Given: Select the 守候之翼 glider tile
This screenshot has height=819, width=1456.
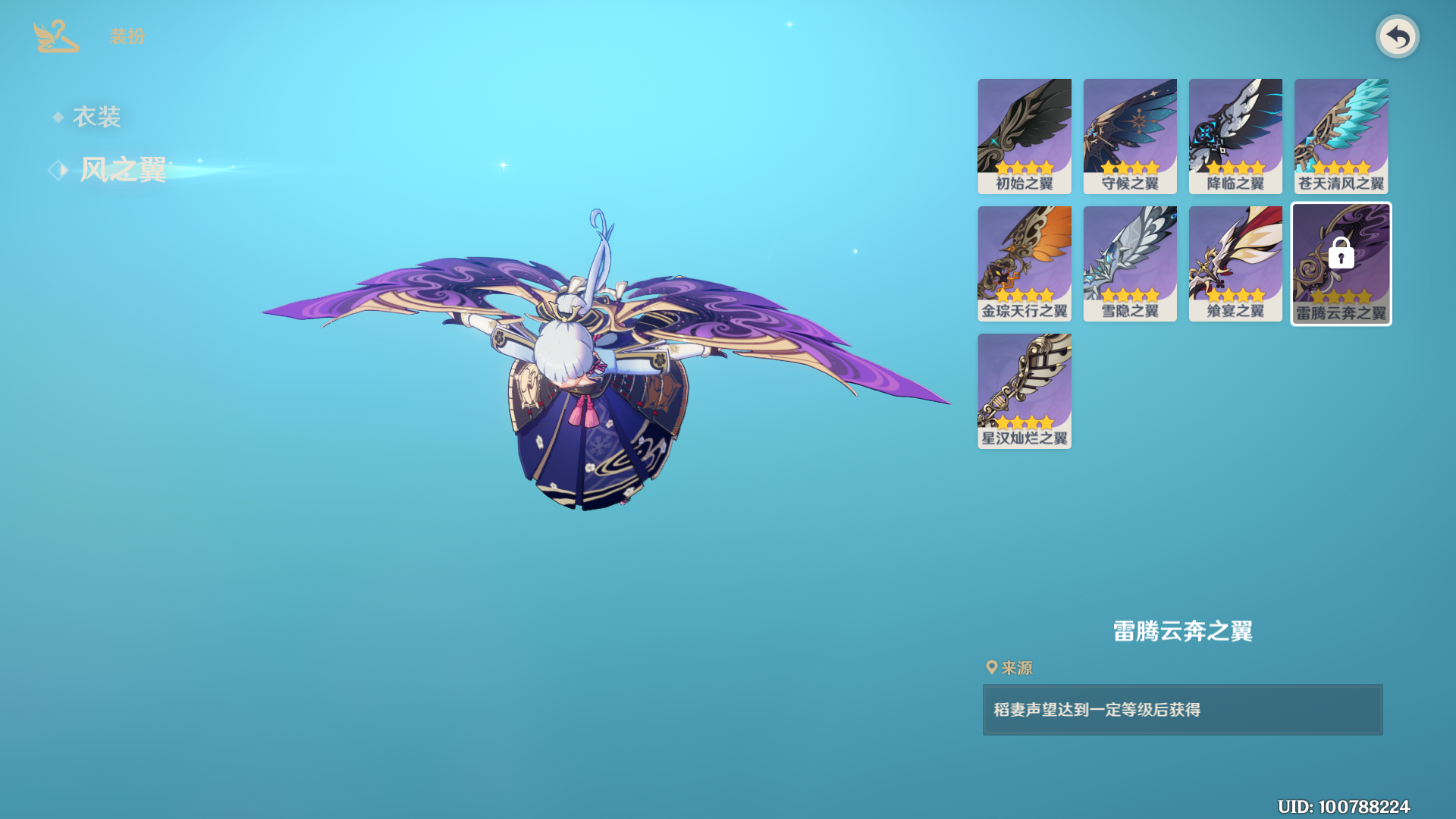Looking at the screenshot, I should point(1129,136).
